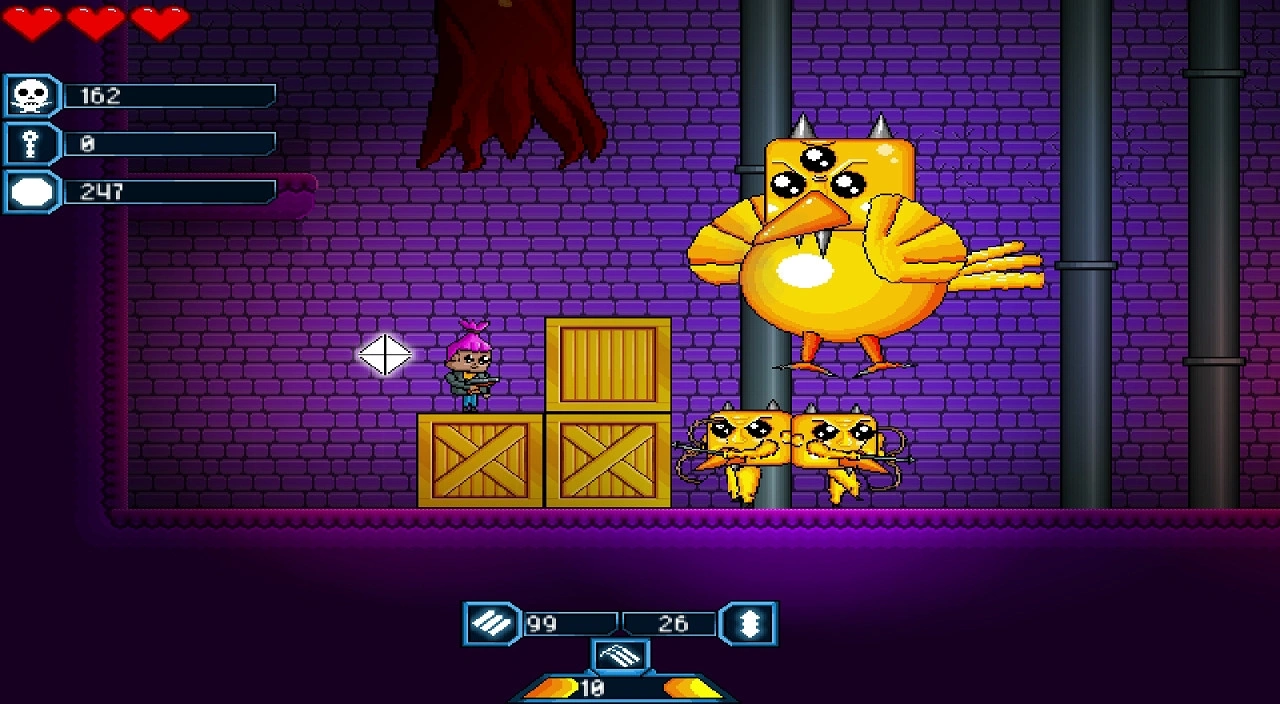Select the key icon in the HUD

pos(31,144)
